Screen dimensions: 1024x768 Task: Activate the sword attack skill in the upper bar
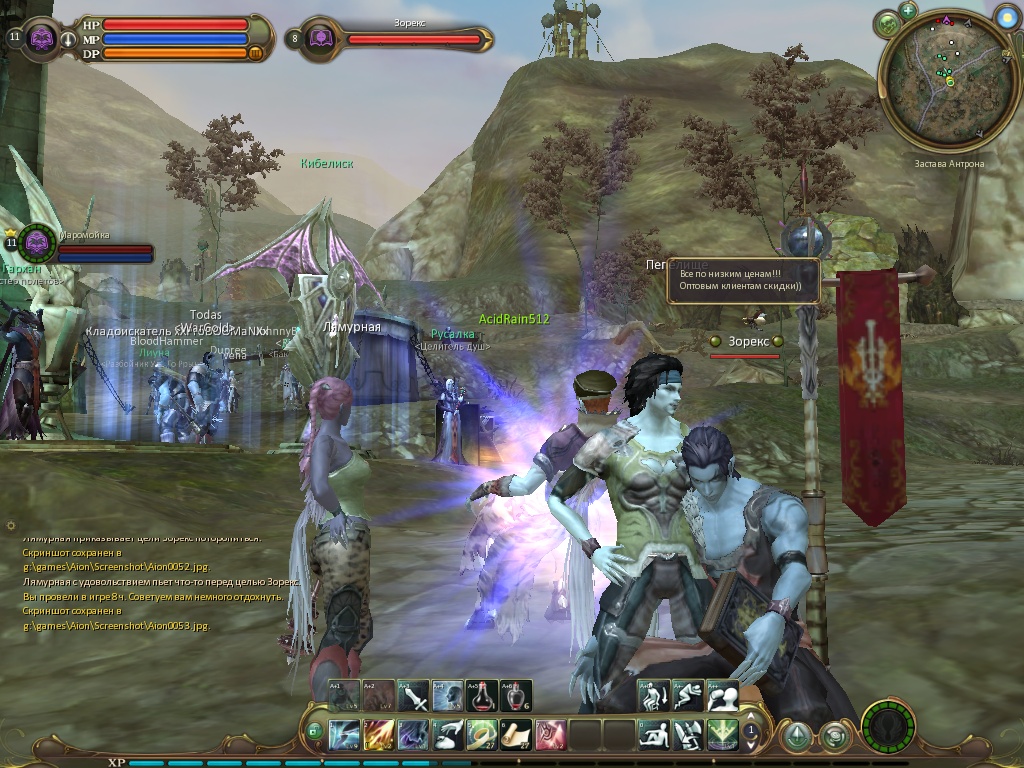click(x=413, y=695)
